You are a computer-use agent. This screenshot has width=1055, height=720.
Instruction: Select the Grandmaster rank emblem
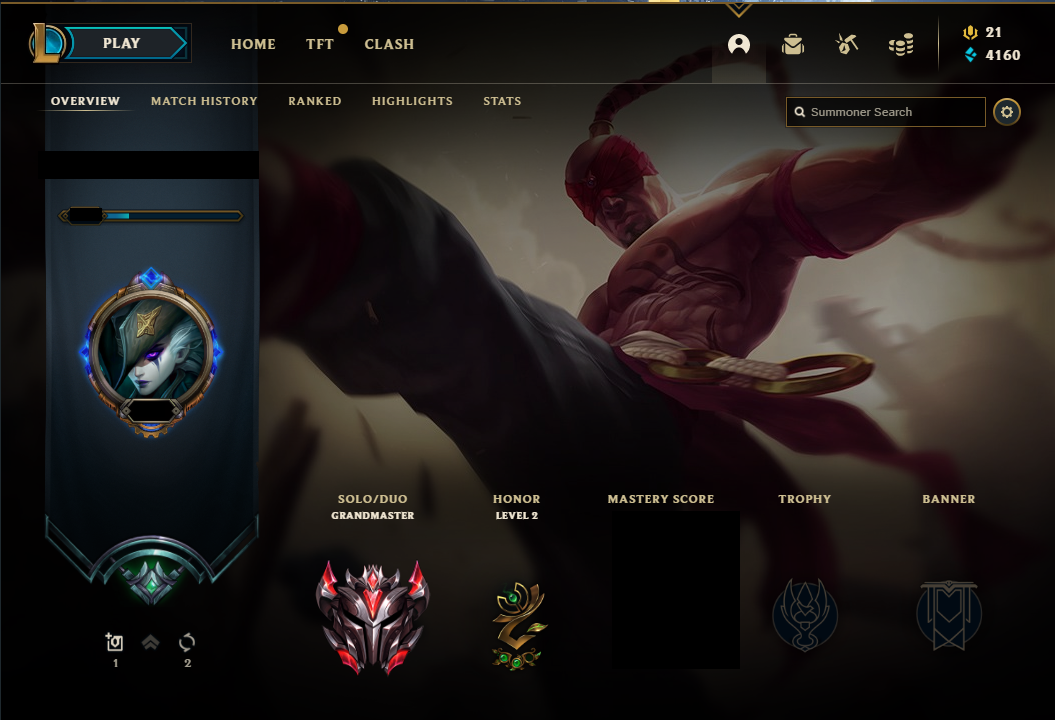coord(372,616)
